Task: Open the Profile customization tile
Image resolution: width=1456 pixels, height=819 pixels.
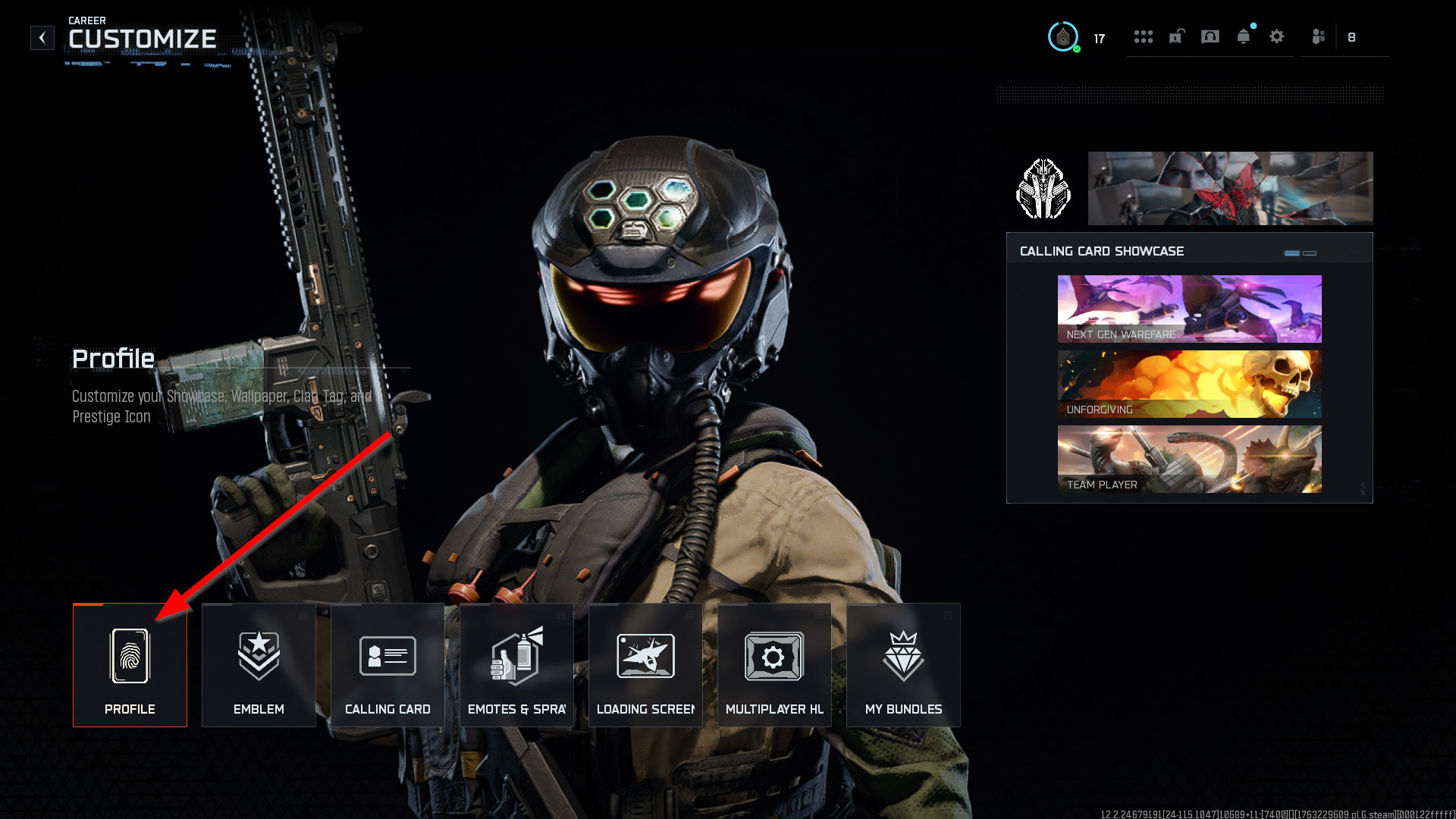Action: point(130,665)
